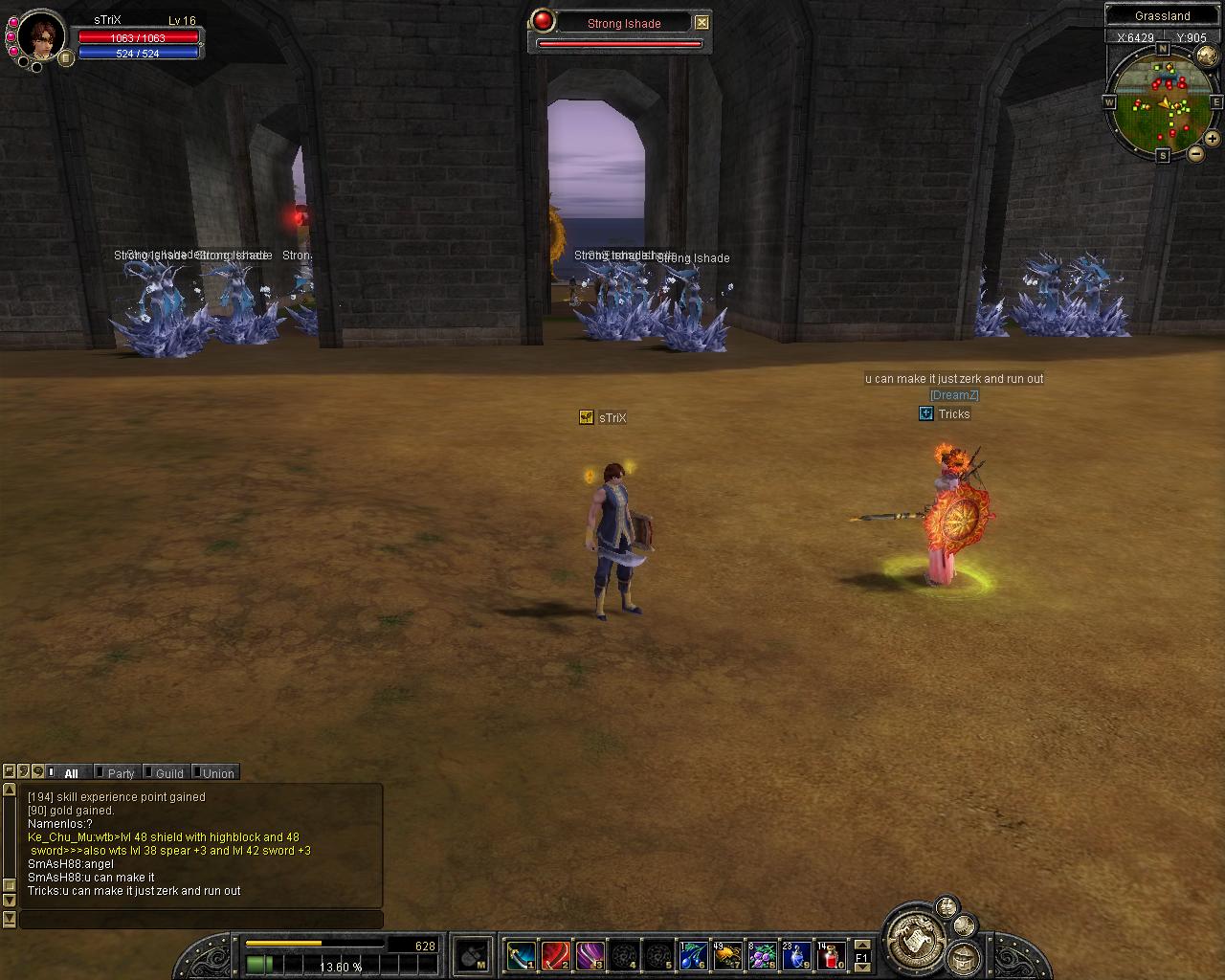The height and width of the screenshot is (980, 1225).
Task: Use the sword skill in slot 1
Action: pos(521,955)
